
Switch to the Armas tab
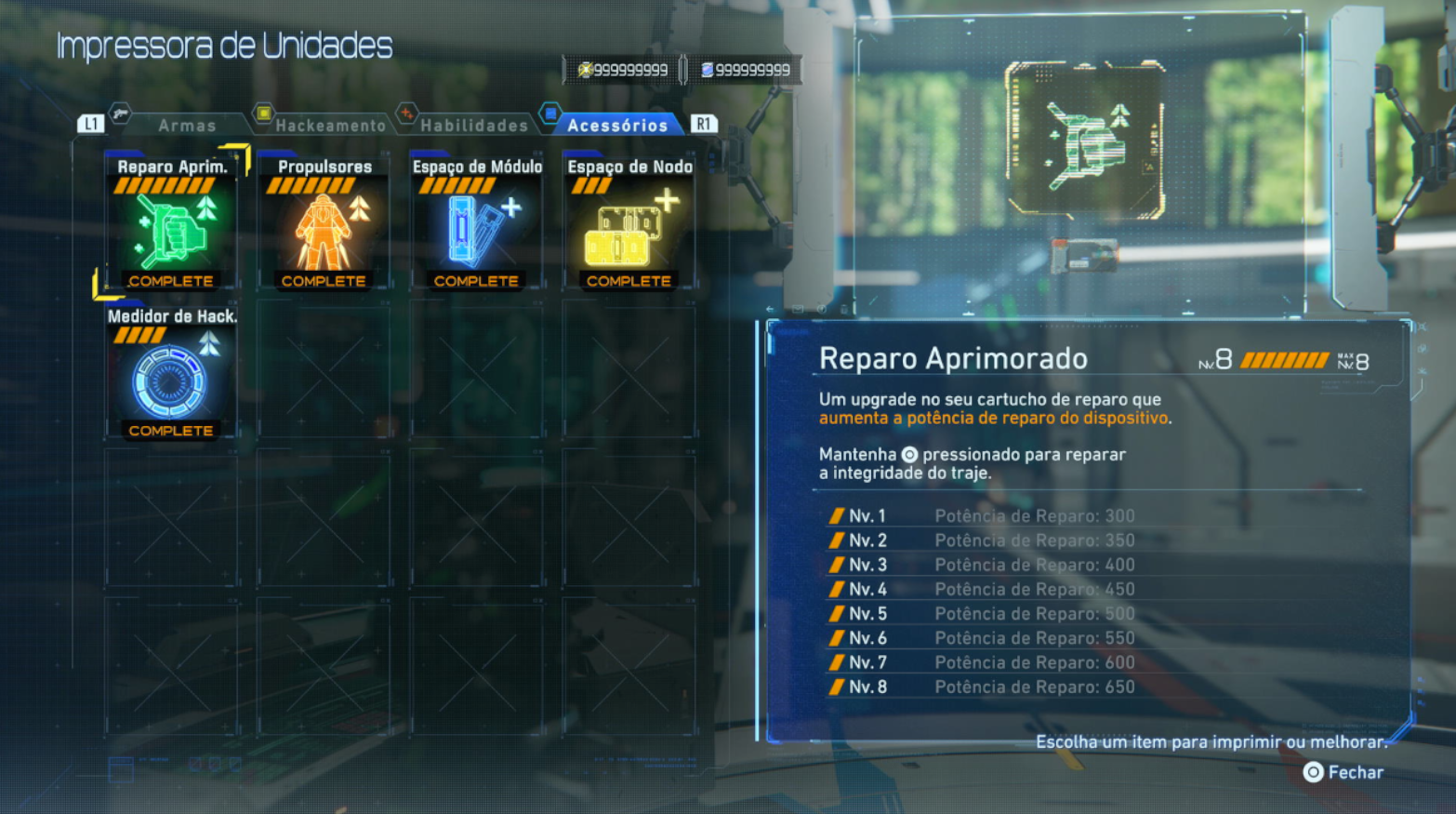pos(186,125)
